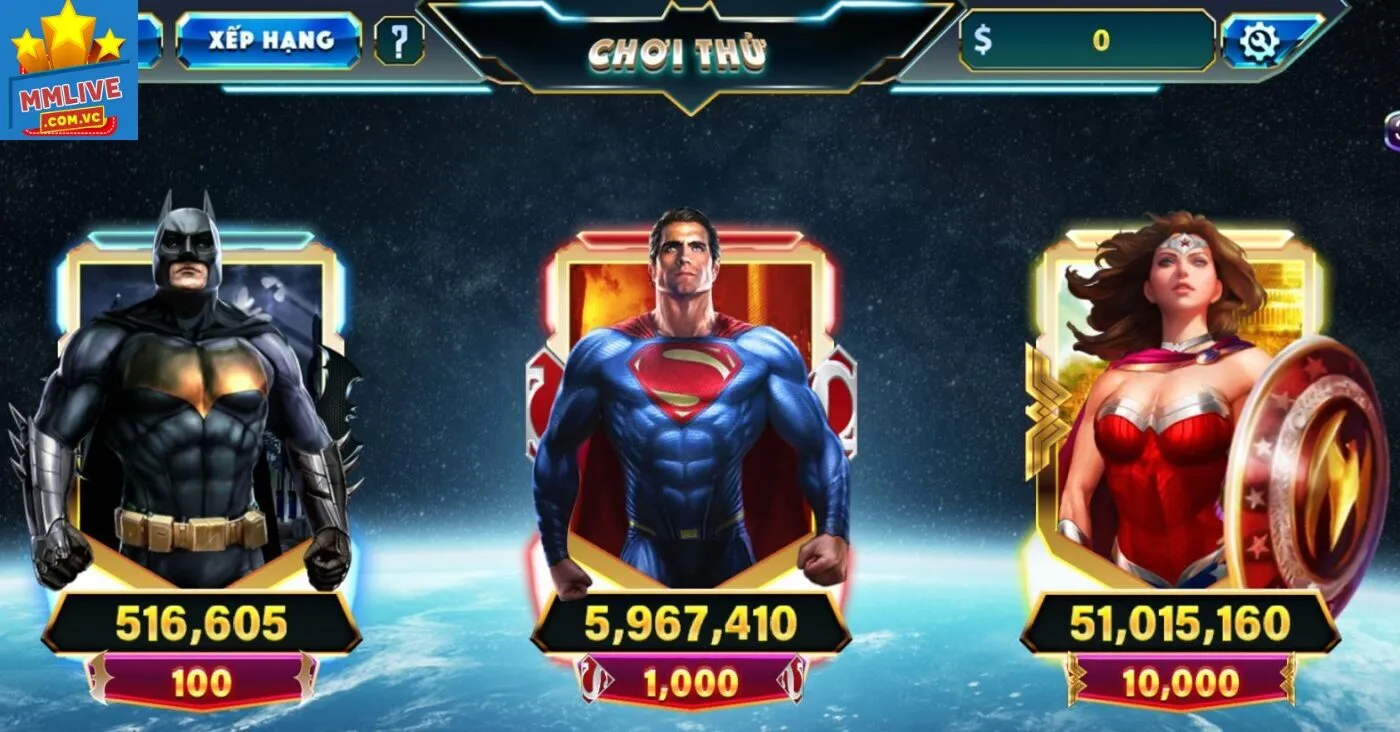
Task: Open the XẾP HẠNG leaderboard
Action: pyautogui.click(x=270, y=44)
